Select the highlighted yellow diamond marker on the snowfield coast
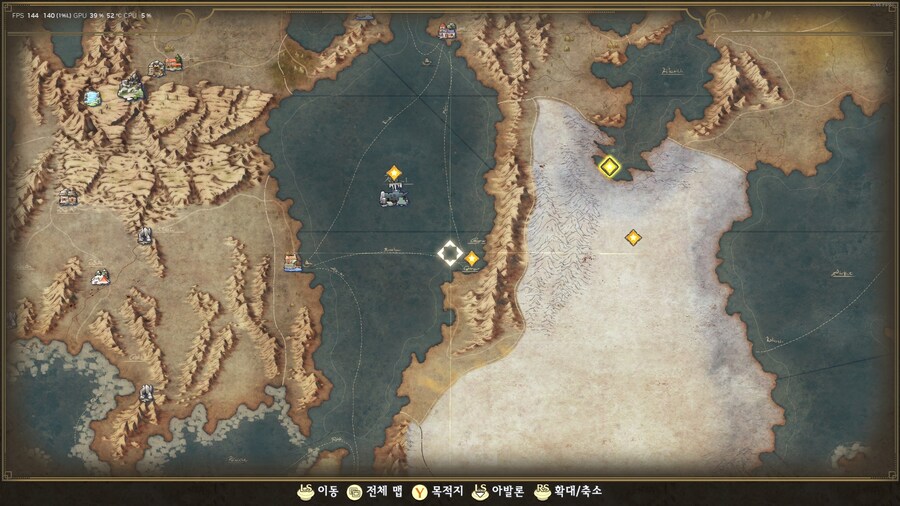Viewport: 900px width, 506px height. pos(609,166)
